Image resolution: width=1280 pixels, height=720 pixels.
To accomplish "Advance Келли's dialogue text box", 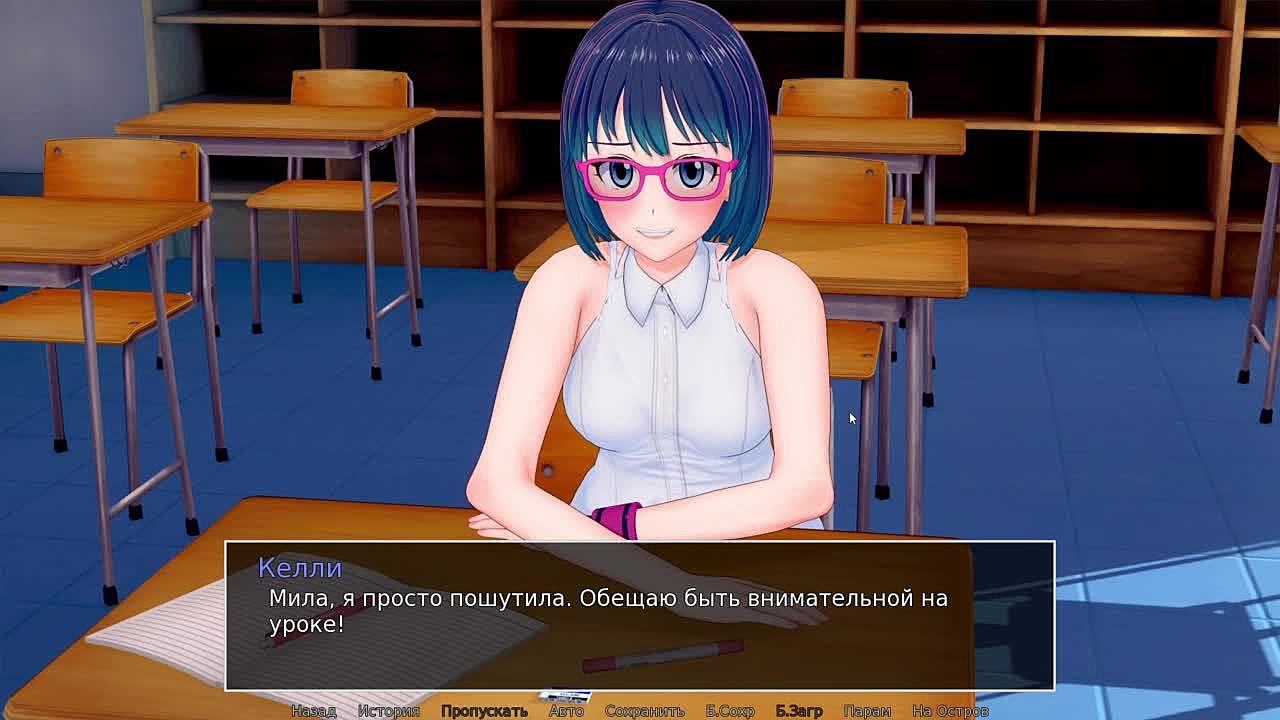I will click(640, 615).
